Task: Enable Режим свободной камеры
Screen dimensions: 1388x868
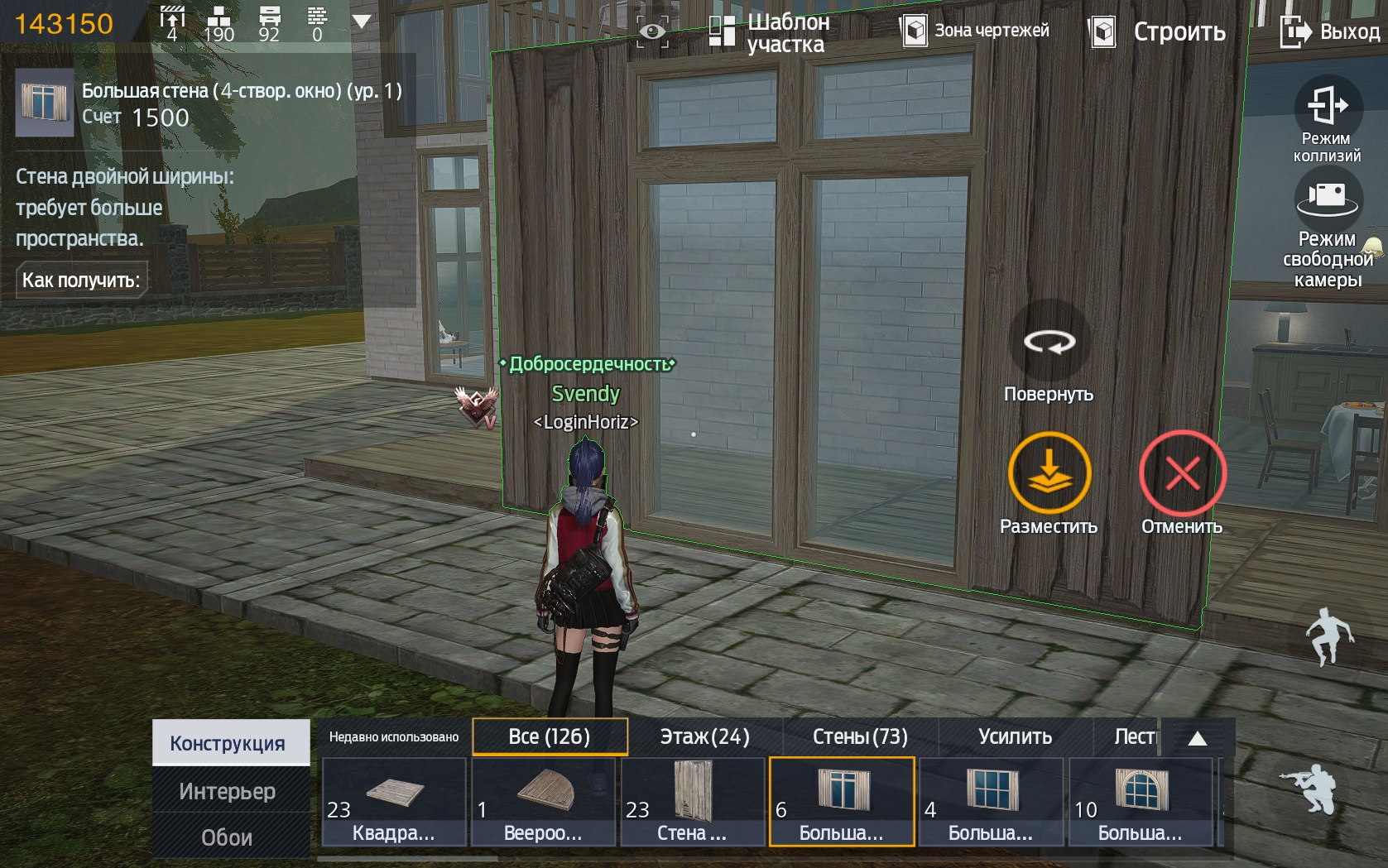Action: (1328, 227)
